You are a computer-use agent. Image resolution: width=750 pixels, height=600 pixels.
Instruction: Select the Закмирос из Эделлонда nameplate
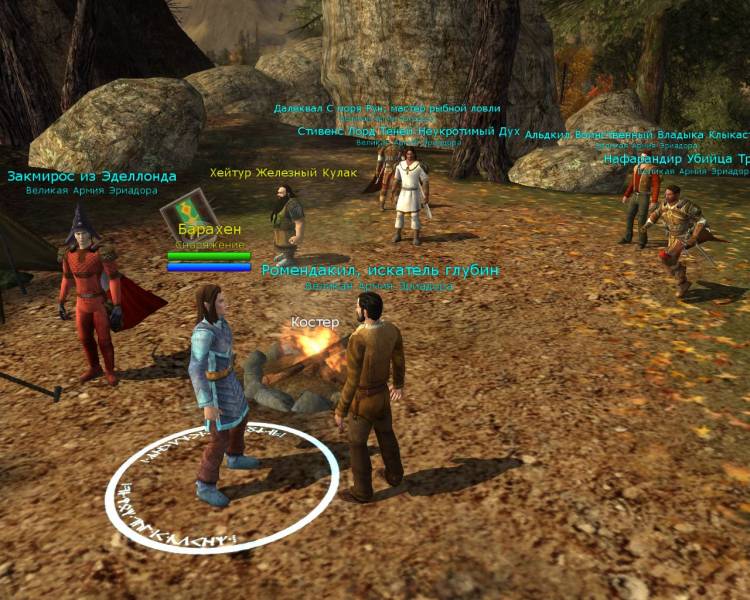92,177
